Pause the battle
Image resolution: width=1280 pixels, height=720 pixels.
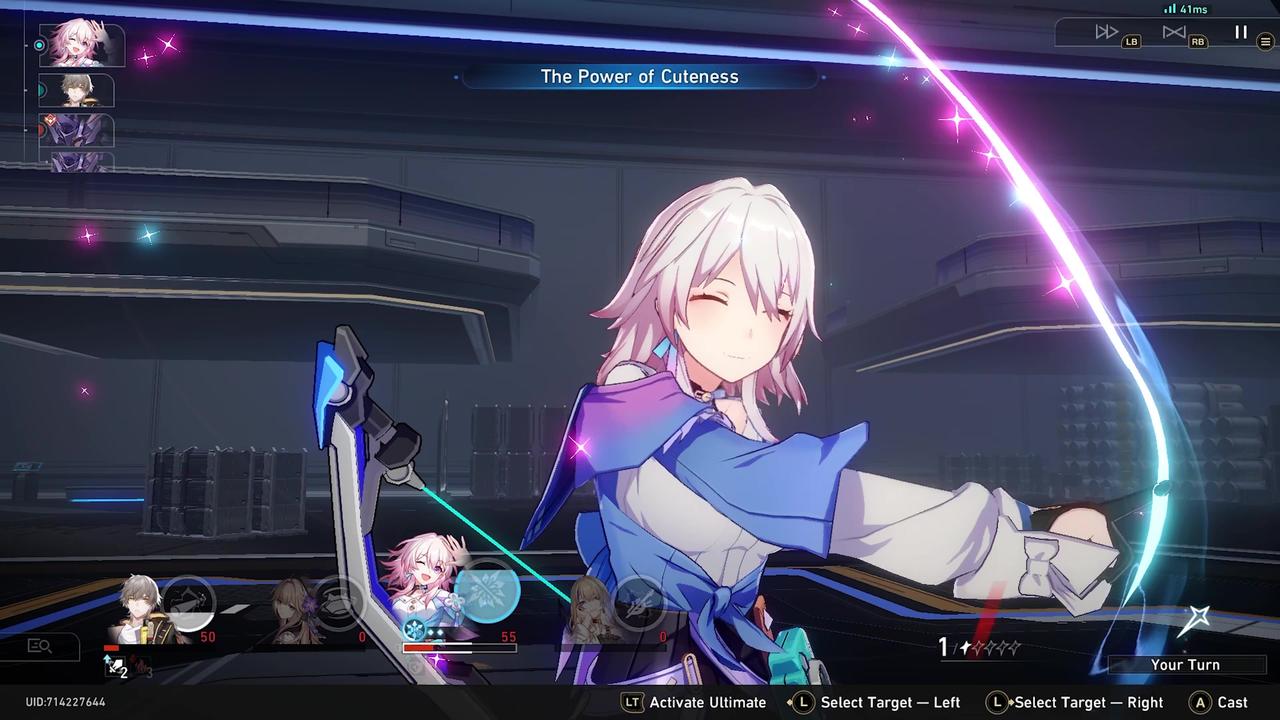pyautogui.click(x=1240, y=31)
